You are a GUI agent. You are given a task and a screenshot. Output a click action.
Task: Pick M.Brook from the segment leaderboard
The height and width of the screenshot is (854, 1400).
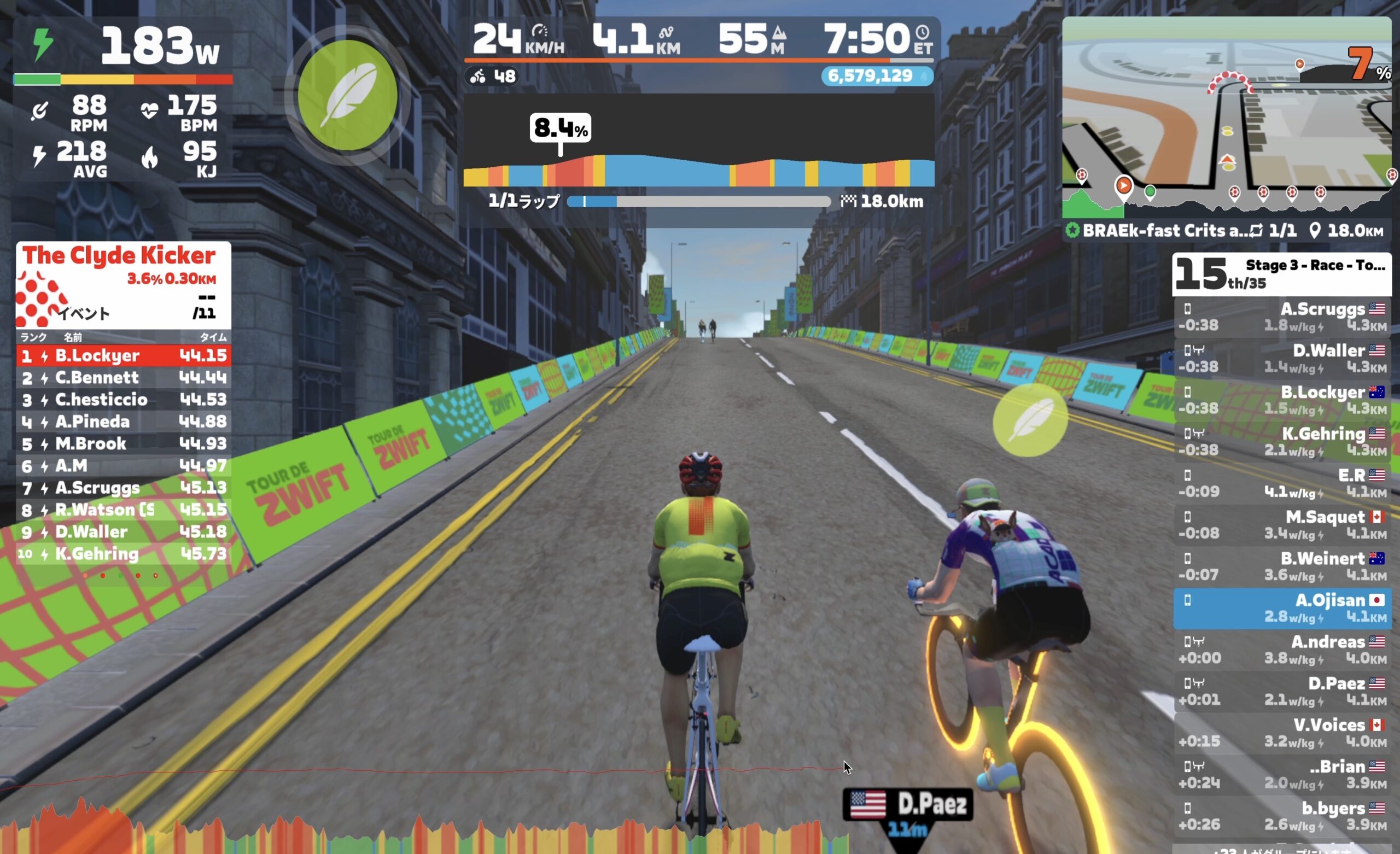click(123, 444)
